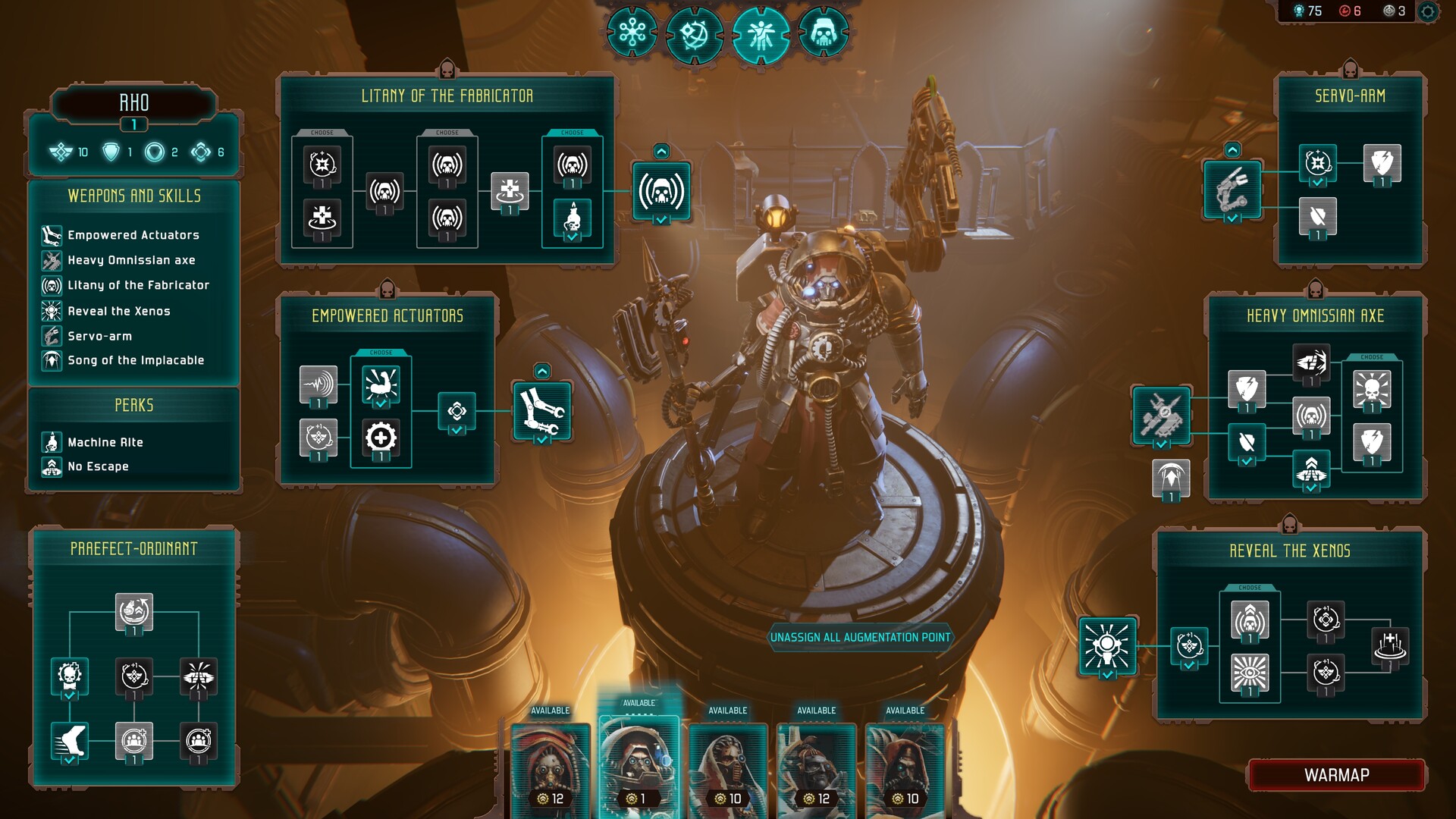Screen dimensions: 1456x819
Task: Select the winged boot Praefect-Ordinant node
Action: click(70, 740)
